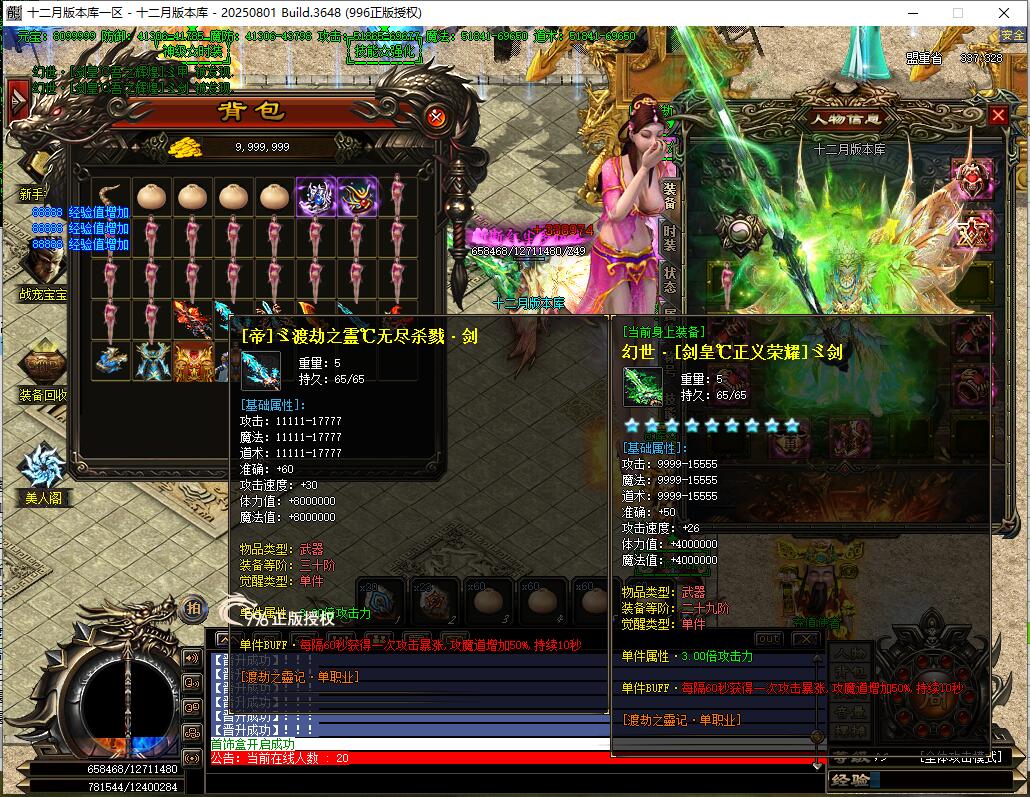Toggle the 全体攻击模式 attack mode
Screen dimensions: 1030x797
click(959, 757)
